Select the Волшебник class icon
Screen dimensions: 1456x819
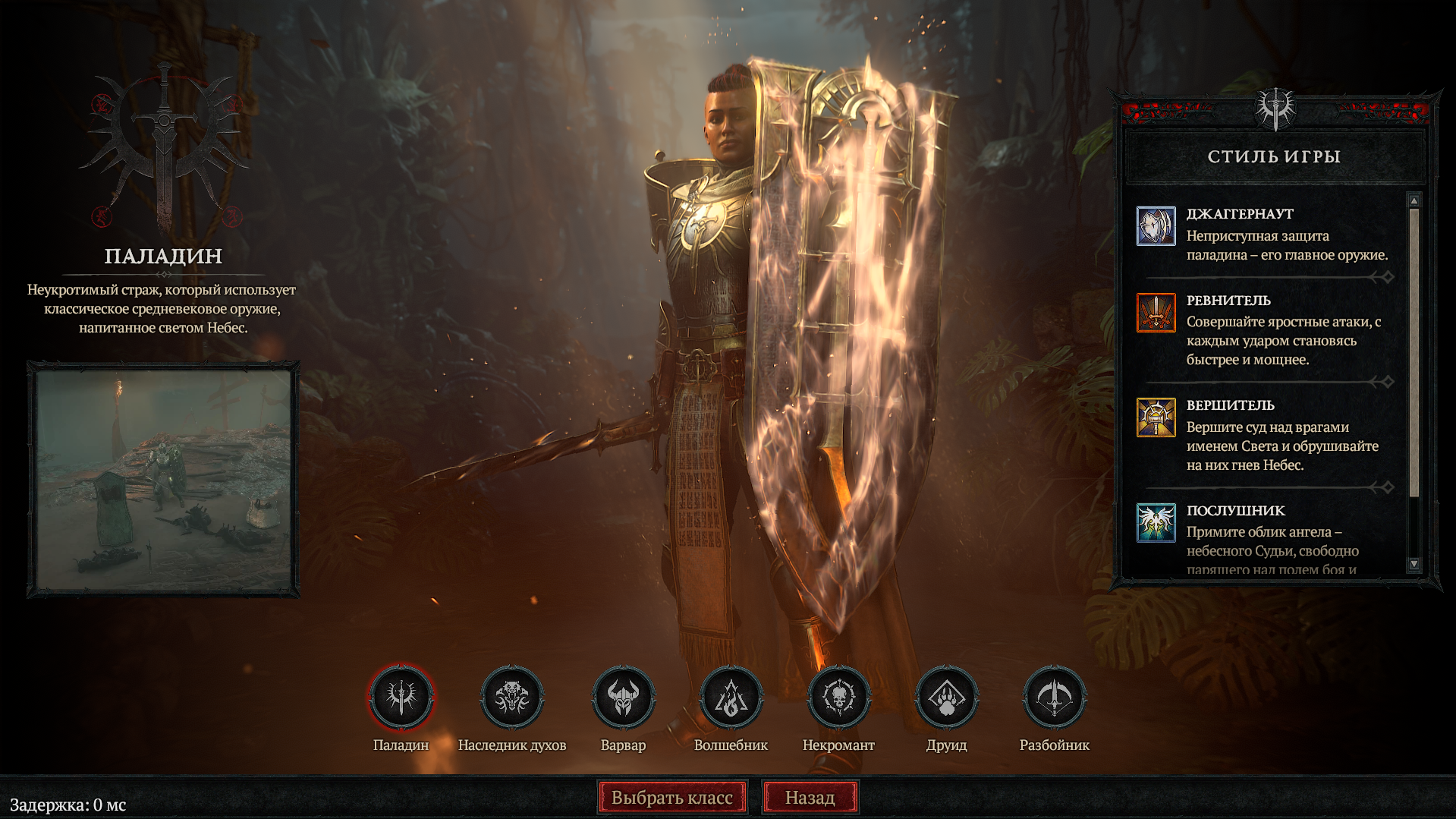click(x=731, y=697)
